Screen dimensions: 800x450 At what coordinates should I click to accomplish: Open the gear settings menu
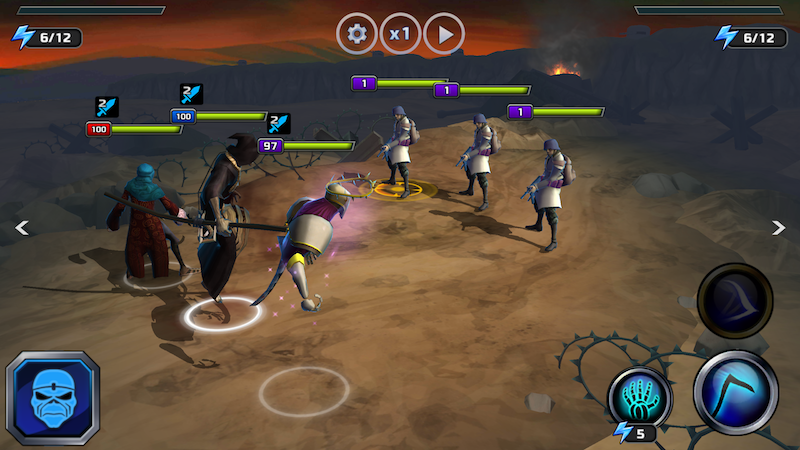357,34
